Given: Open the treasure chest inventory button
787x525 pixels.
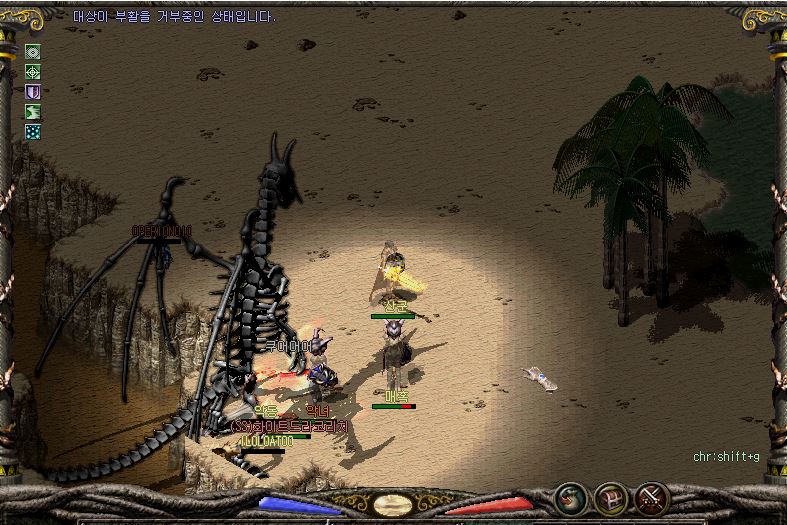Looking at the screenshot, I should 611,497.
